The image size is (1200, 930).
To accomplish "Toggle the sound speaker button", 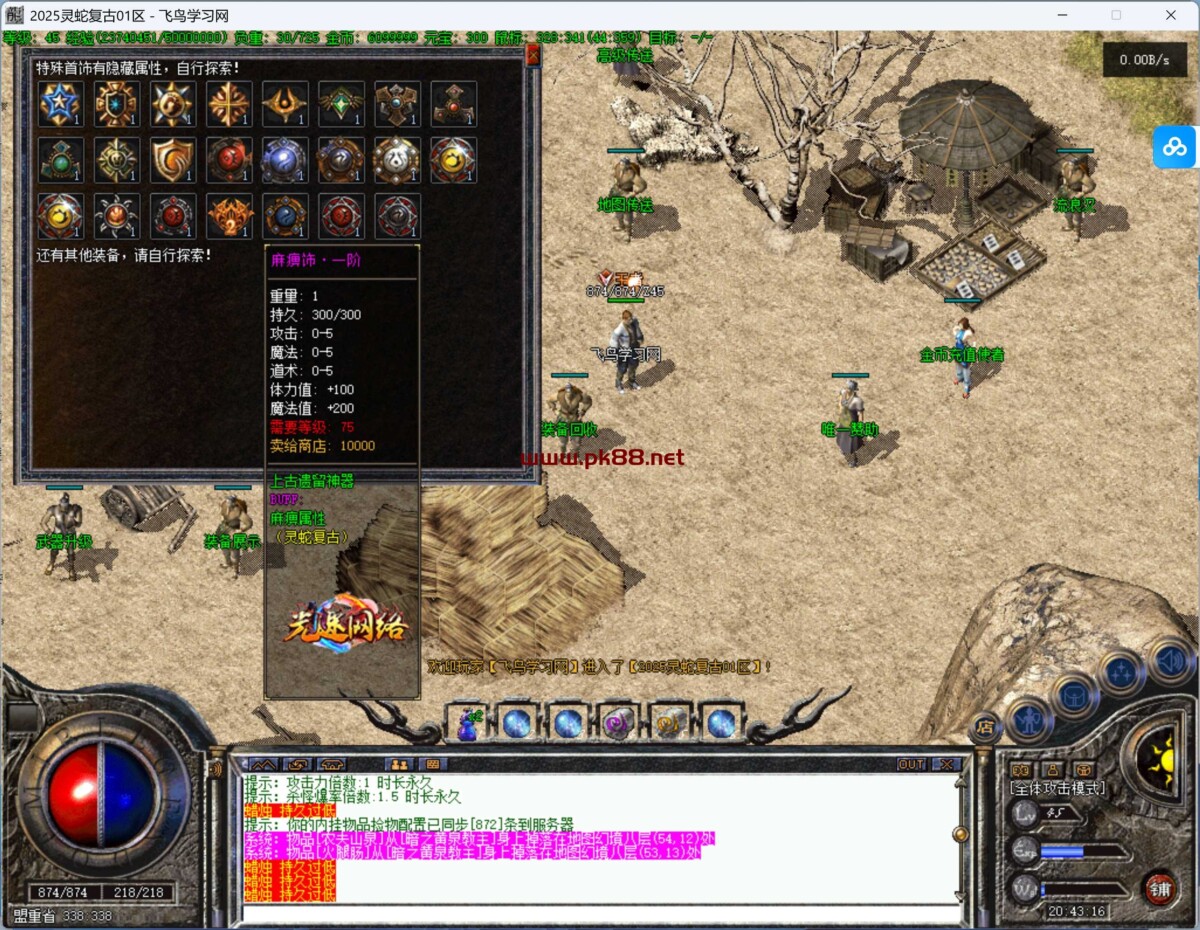I will (1169, 659).
